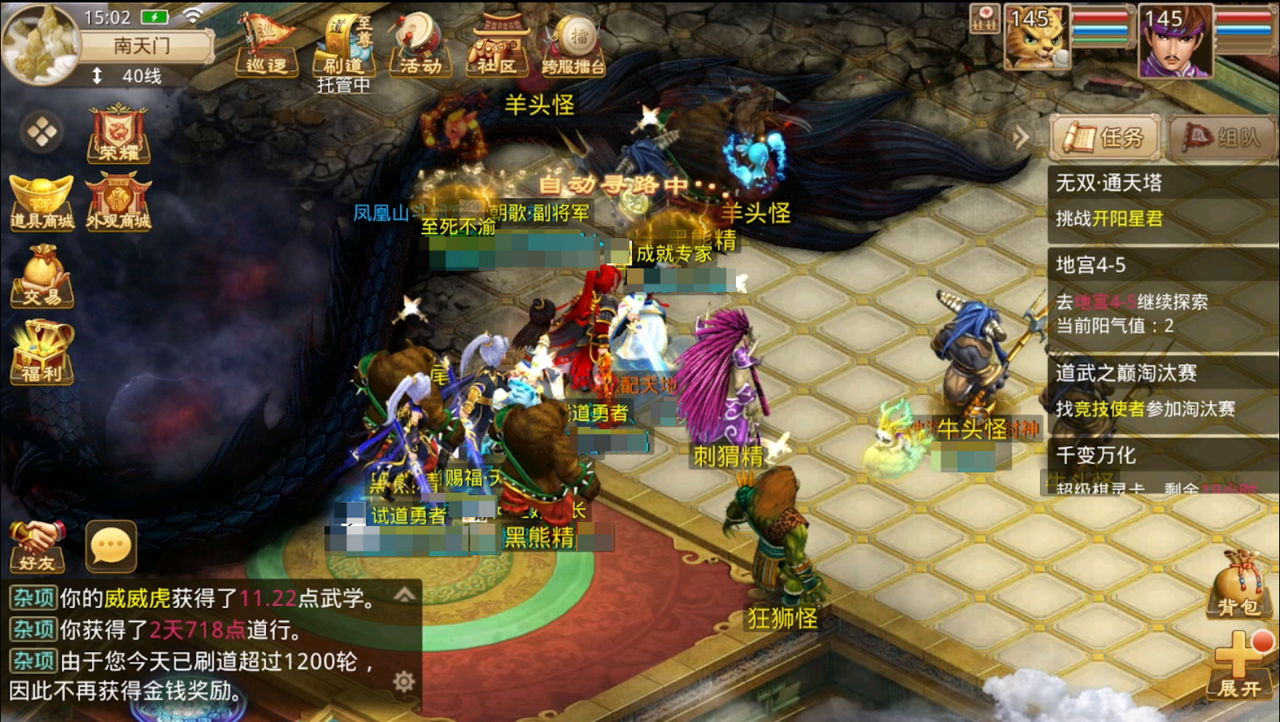This screenshot has height=722, width=1280.
Task: Open the 巡逻 patrol menu
Action: [266, 45]
